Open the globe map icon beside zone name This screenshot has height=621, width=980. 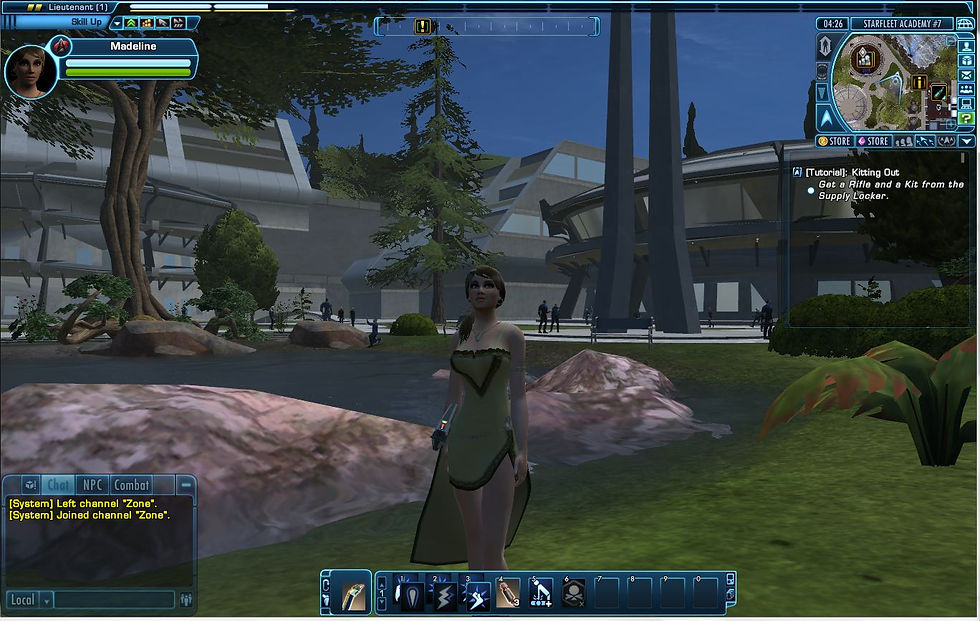pyautogui.click(x=966, y=23)
